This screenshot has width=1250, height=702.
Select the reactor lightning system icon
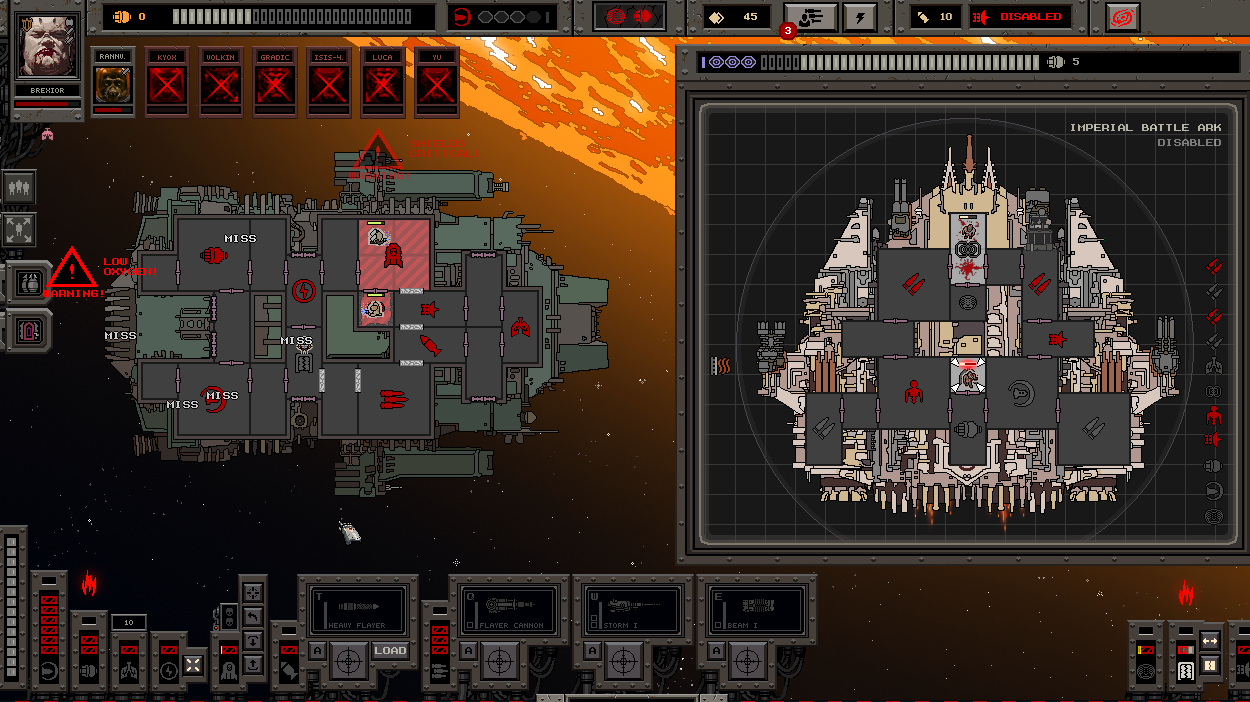(167, 669)
